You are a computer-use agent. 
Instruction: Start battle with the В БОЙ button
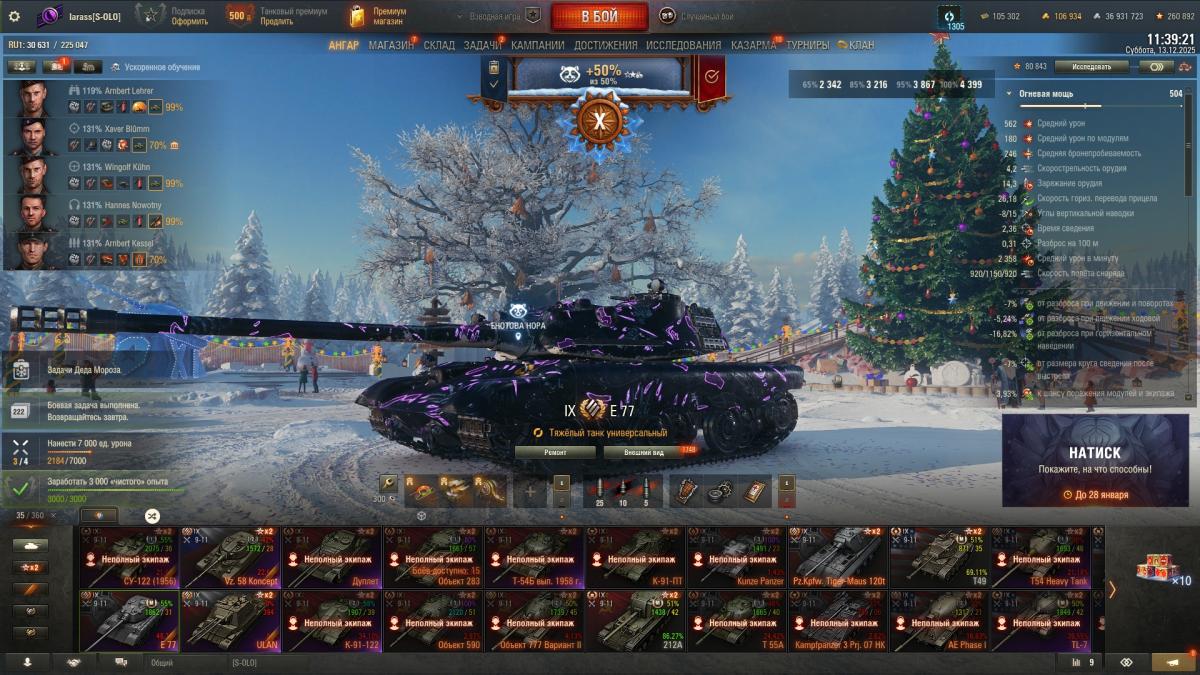click(599, 17)
